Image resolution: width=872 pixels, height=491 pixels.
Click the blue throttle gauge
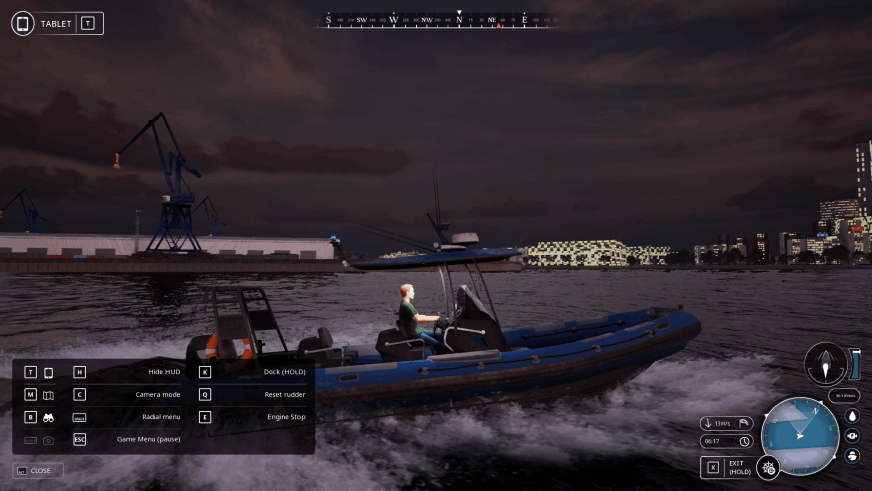pyautogui.click(x=855, y=363)
